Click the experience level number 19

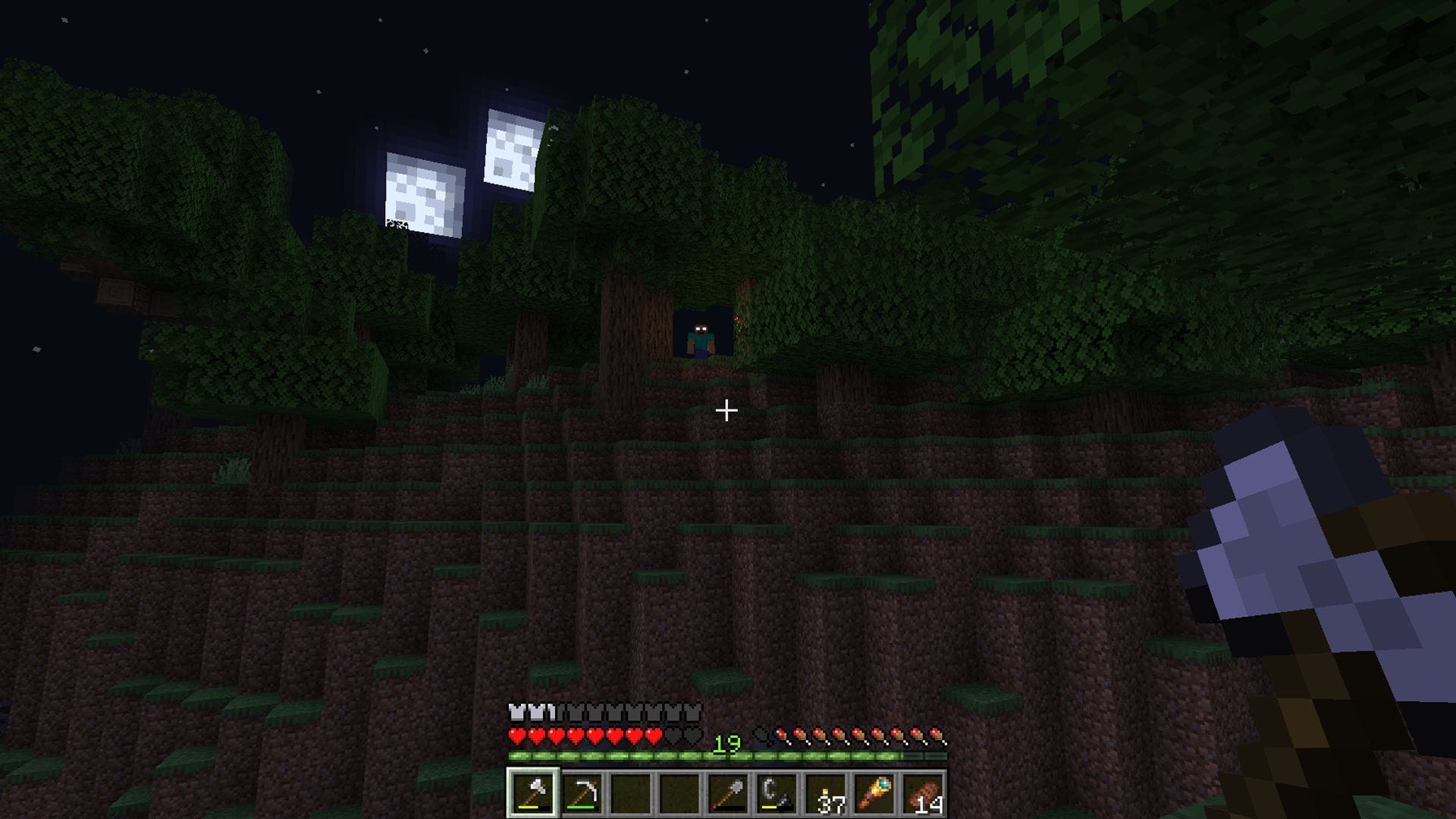point(726,744)
